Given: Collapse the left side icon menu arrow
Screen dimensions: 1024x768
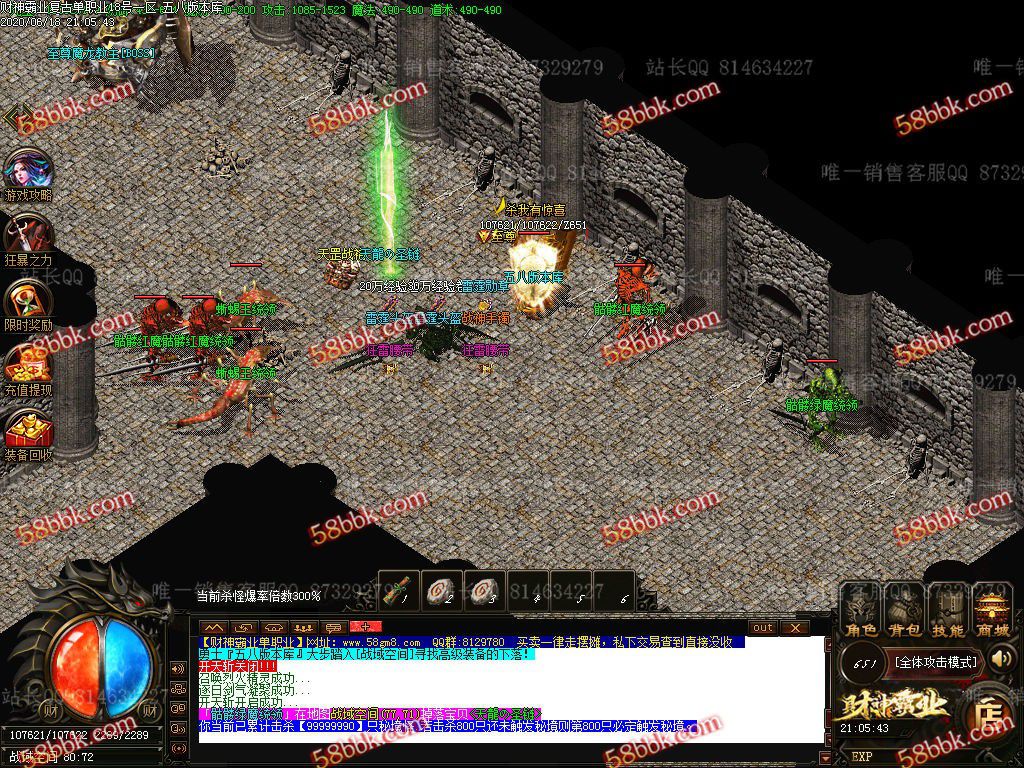Looking at the screenshot, I should [14, 117].
